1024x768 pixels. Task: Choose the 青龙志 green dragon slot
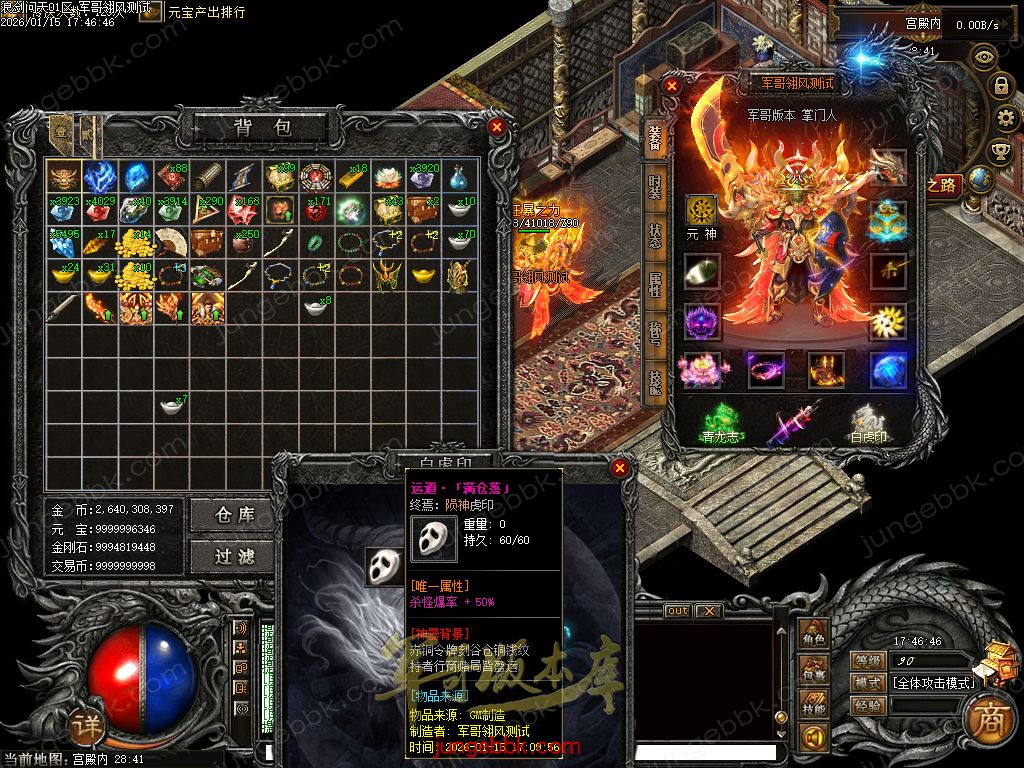pyautogui.click(x=721, y=421)
